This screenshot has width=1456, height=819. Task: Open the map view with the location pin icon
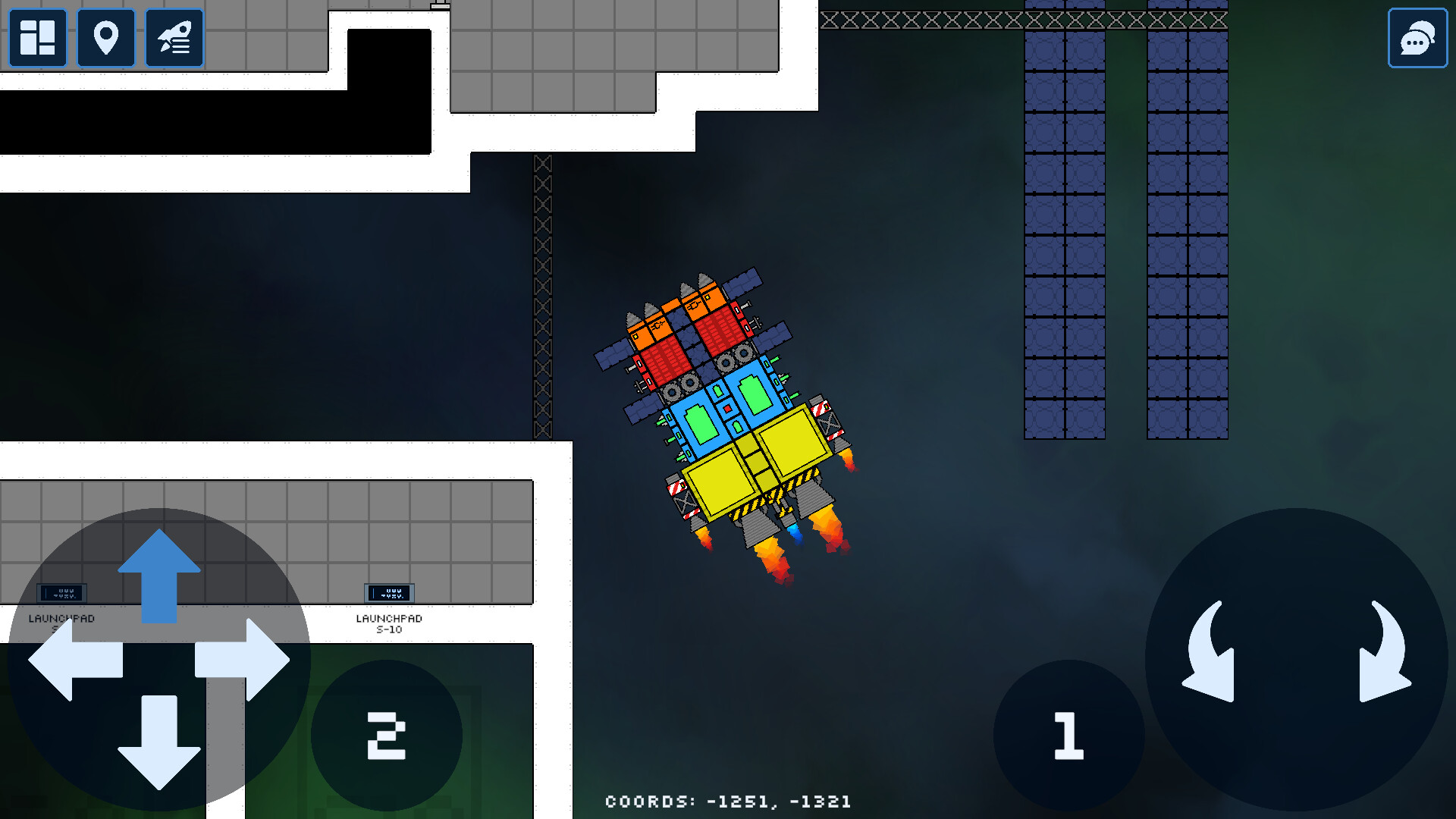coord(106,37)
